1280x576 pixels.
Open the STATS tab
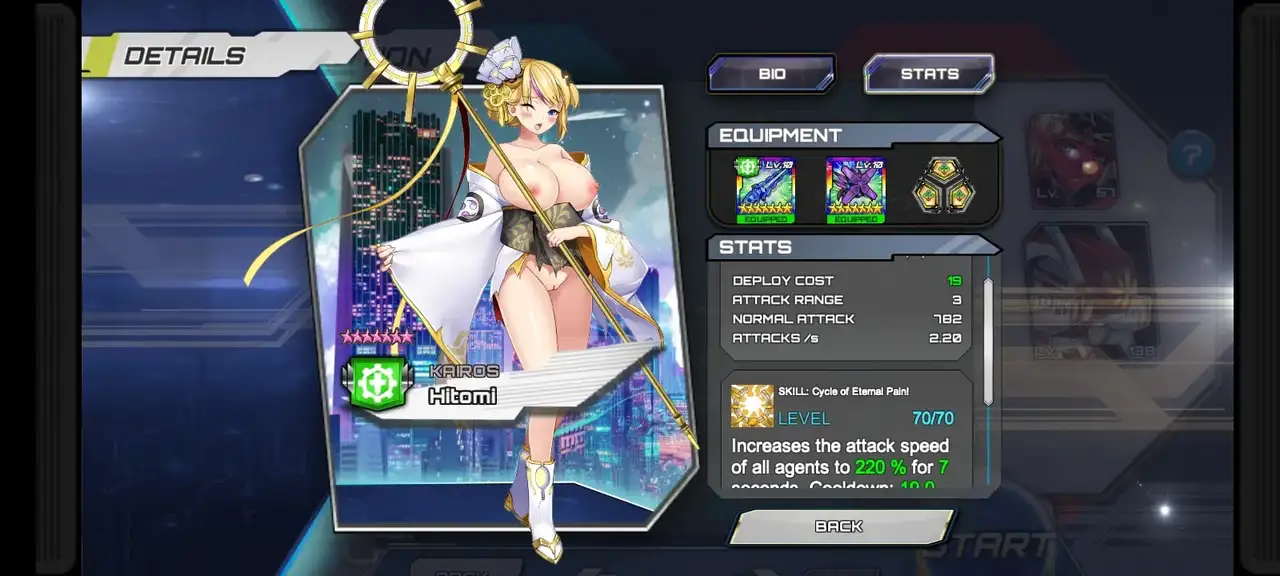[x=929, y=74]
